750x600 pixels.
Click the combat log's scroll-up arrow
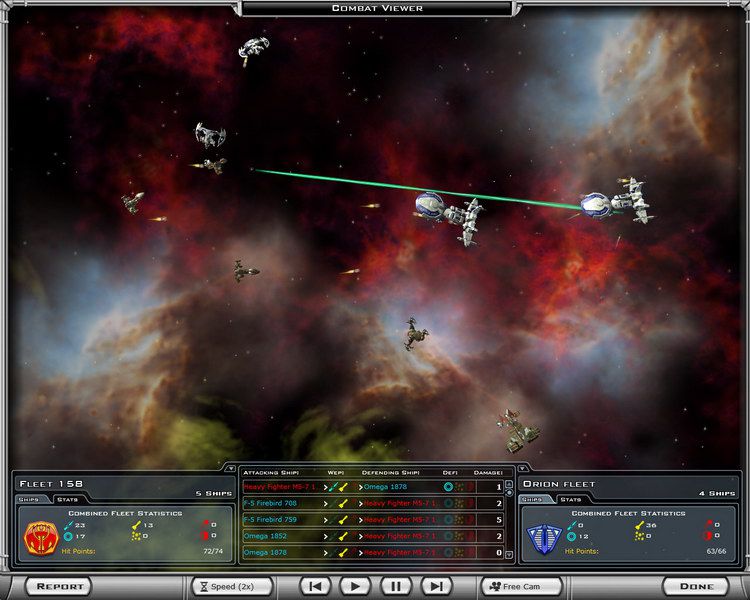(x=510, y=482)
